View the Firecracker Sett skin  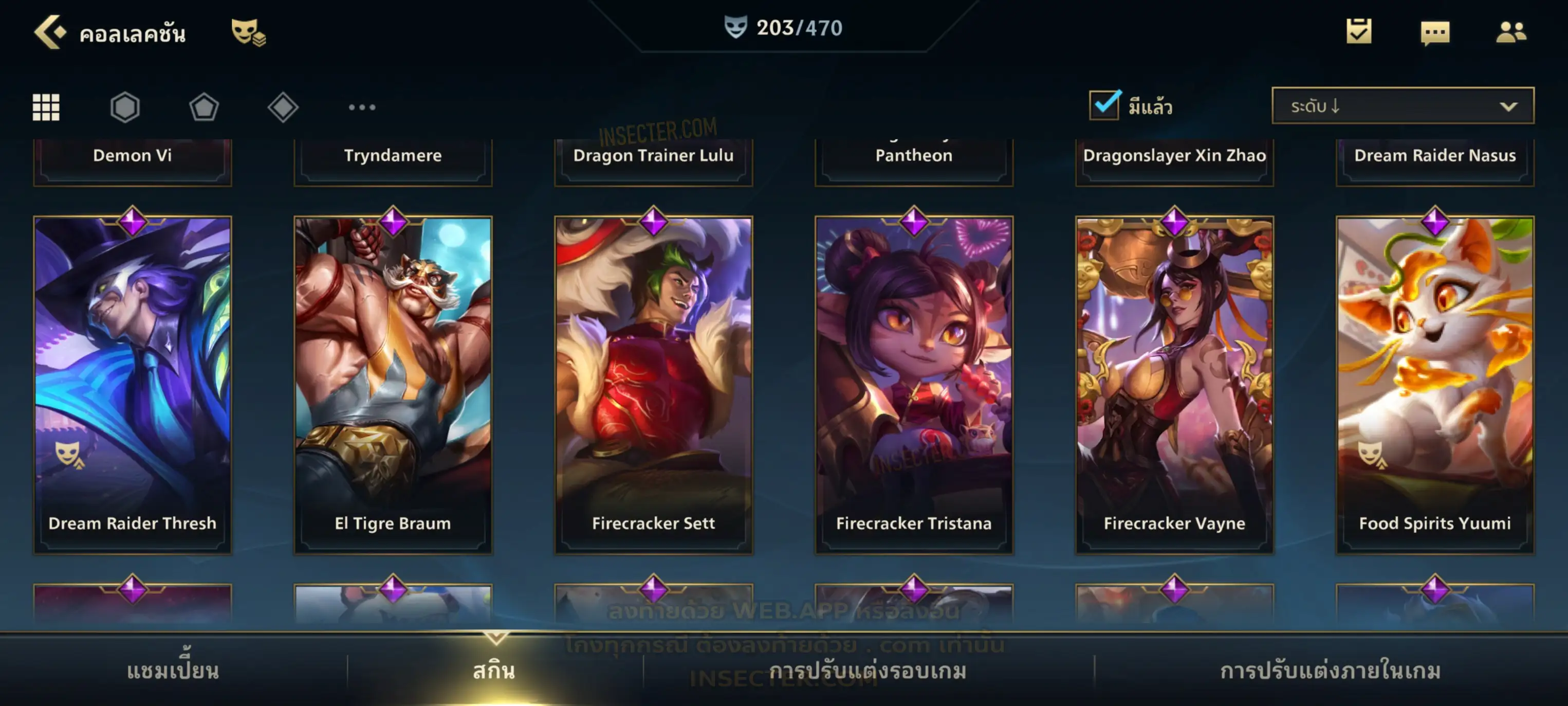click(x=654, y=384)
